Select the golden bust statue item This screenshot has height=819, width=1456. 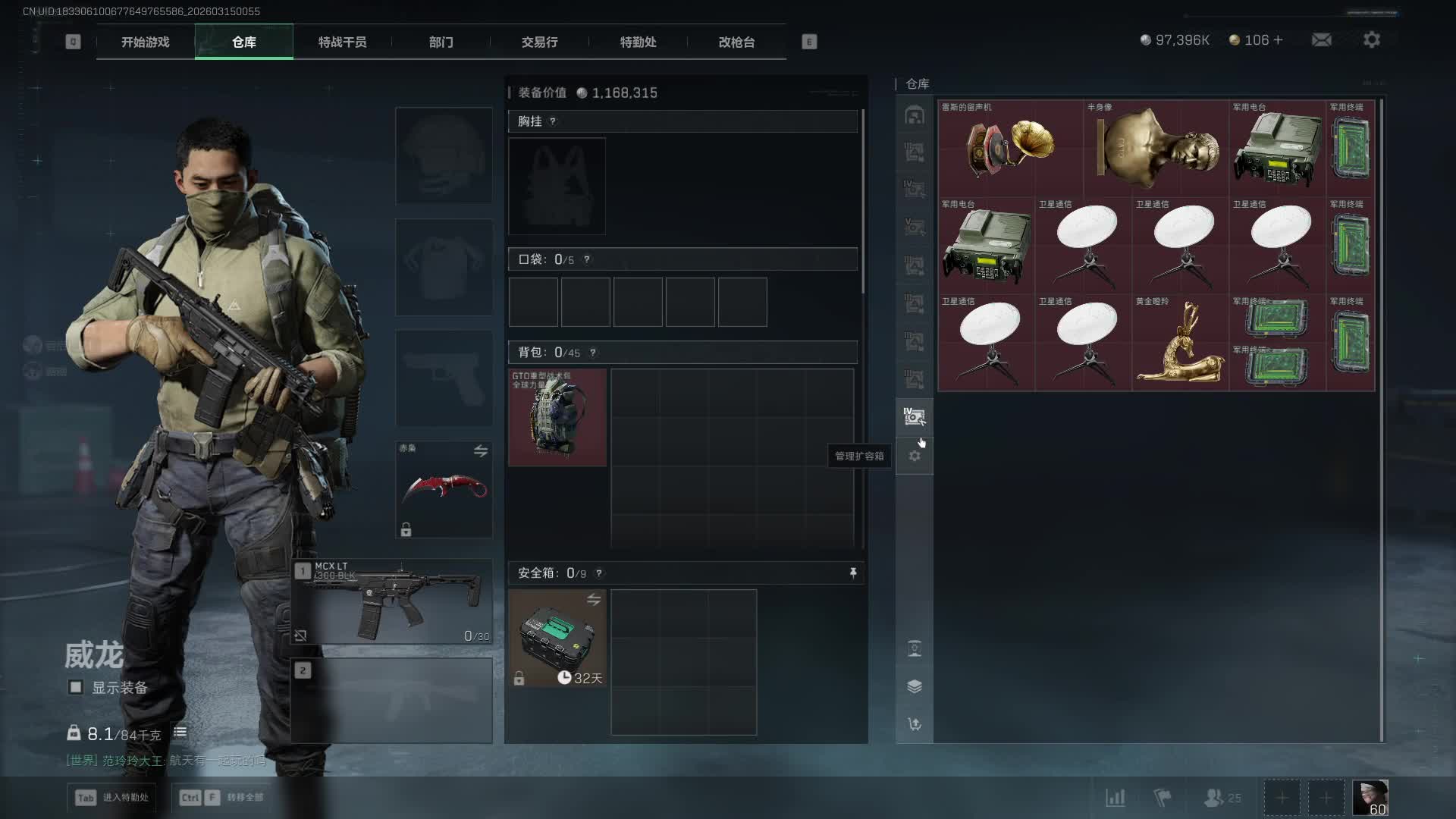click(1156, 149)
